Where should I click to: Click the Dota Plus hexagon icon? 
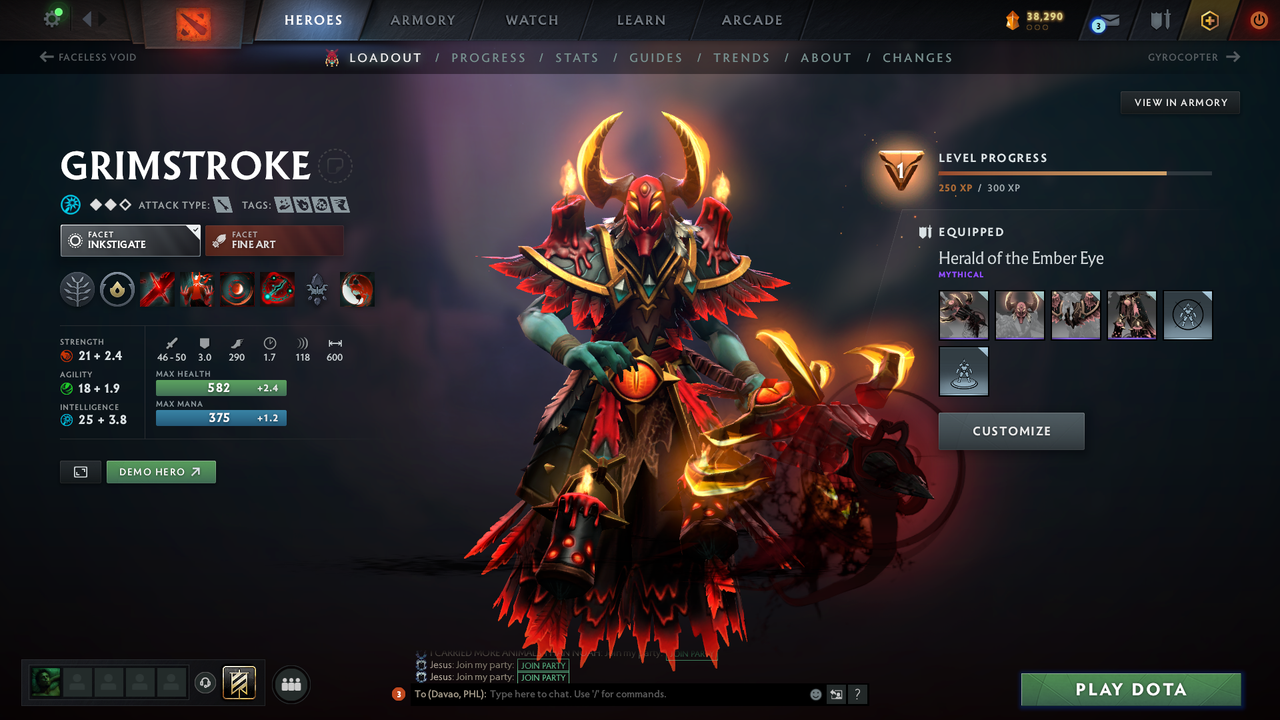coord(1209,20)
